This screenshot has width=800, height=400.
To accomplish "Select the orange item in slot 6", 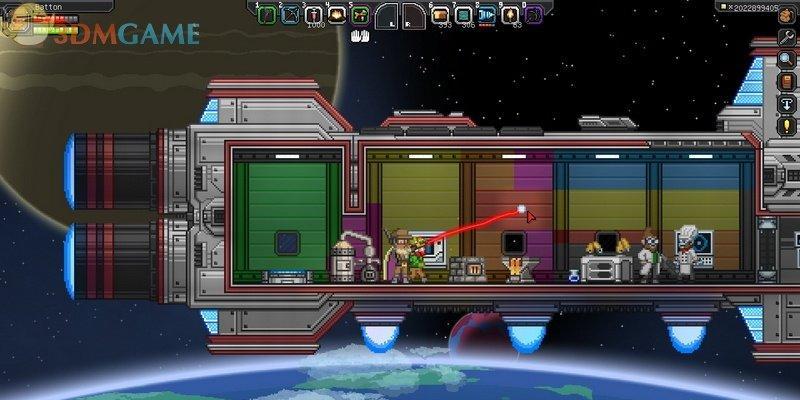I will 439,14.
